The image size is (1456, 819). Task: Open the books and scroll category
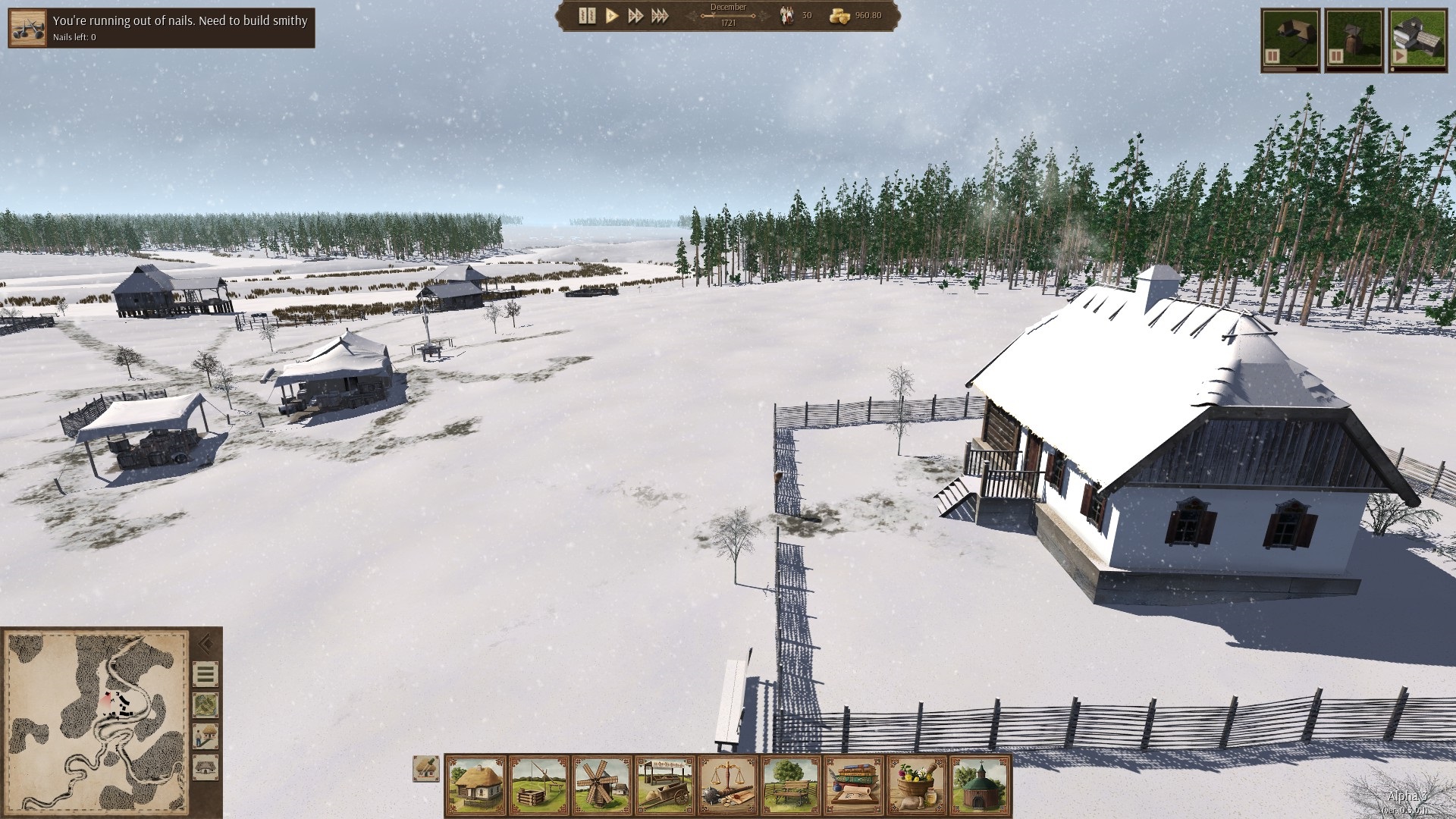[x=854, y=785]
